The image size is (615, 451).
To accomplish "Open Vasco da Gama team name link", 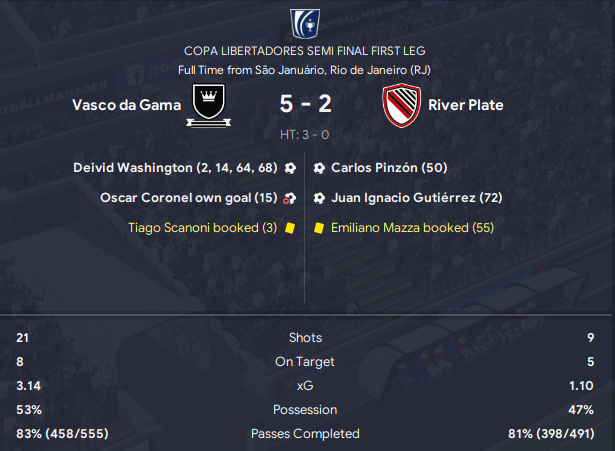I will pyautogui.click(x=126, y=105).
